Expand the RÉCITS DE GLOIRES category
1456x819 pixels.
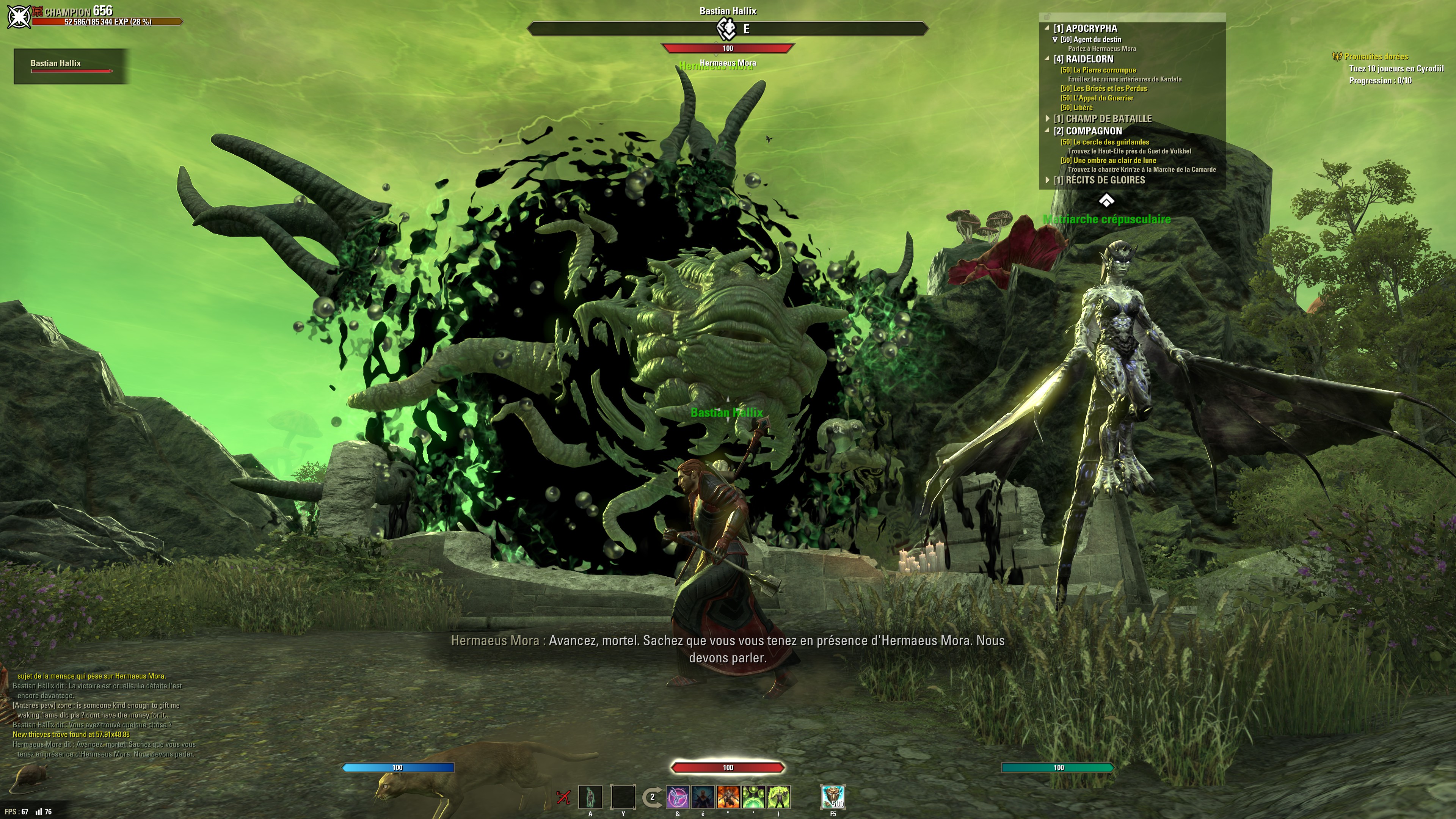click(1047, 180)
